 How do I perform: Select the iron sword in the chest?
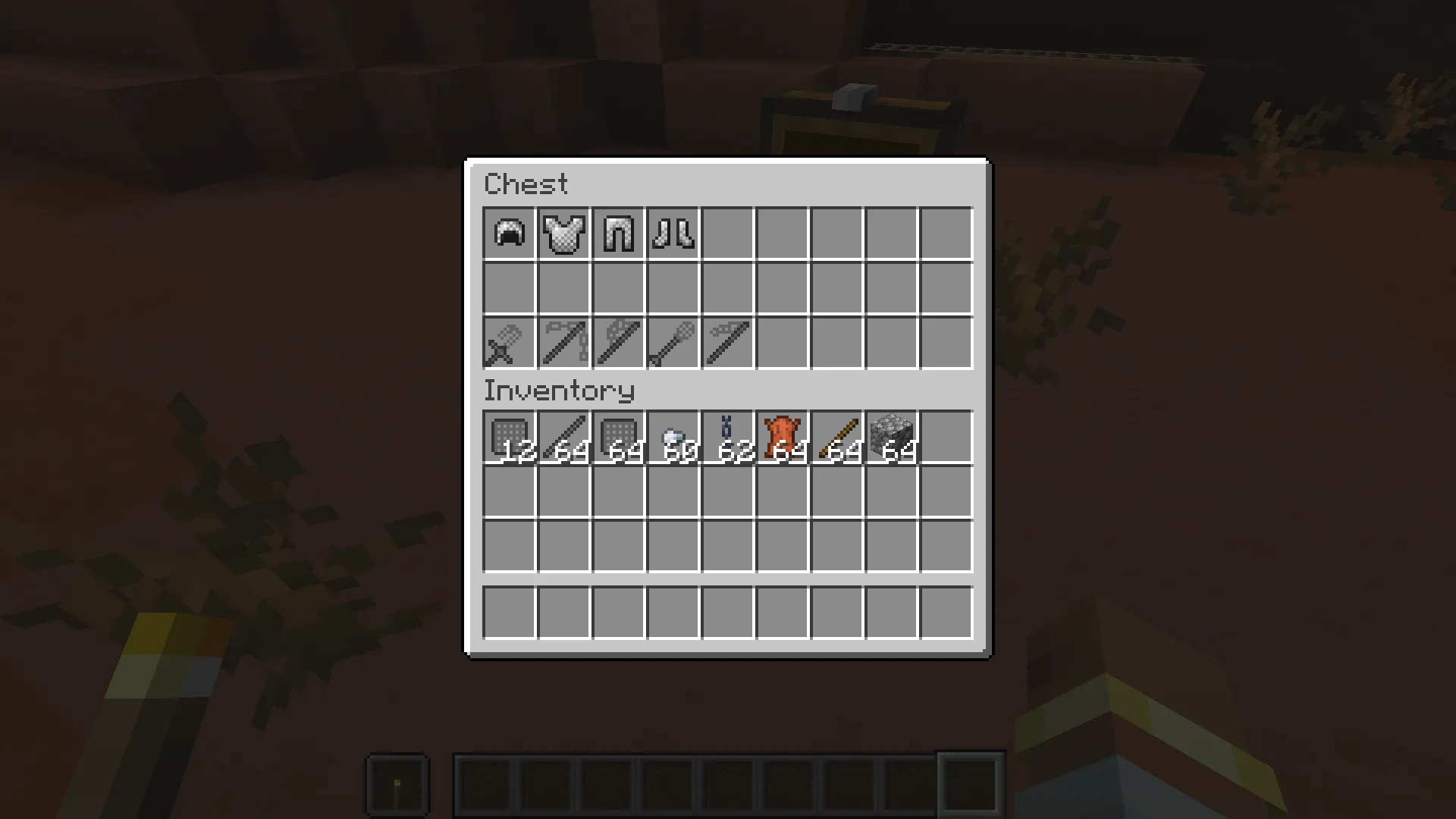[x=508, y=343]
